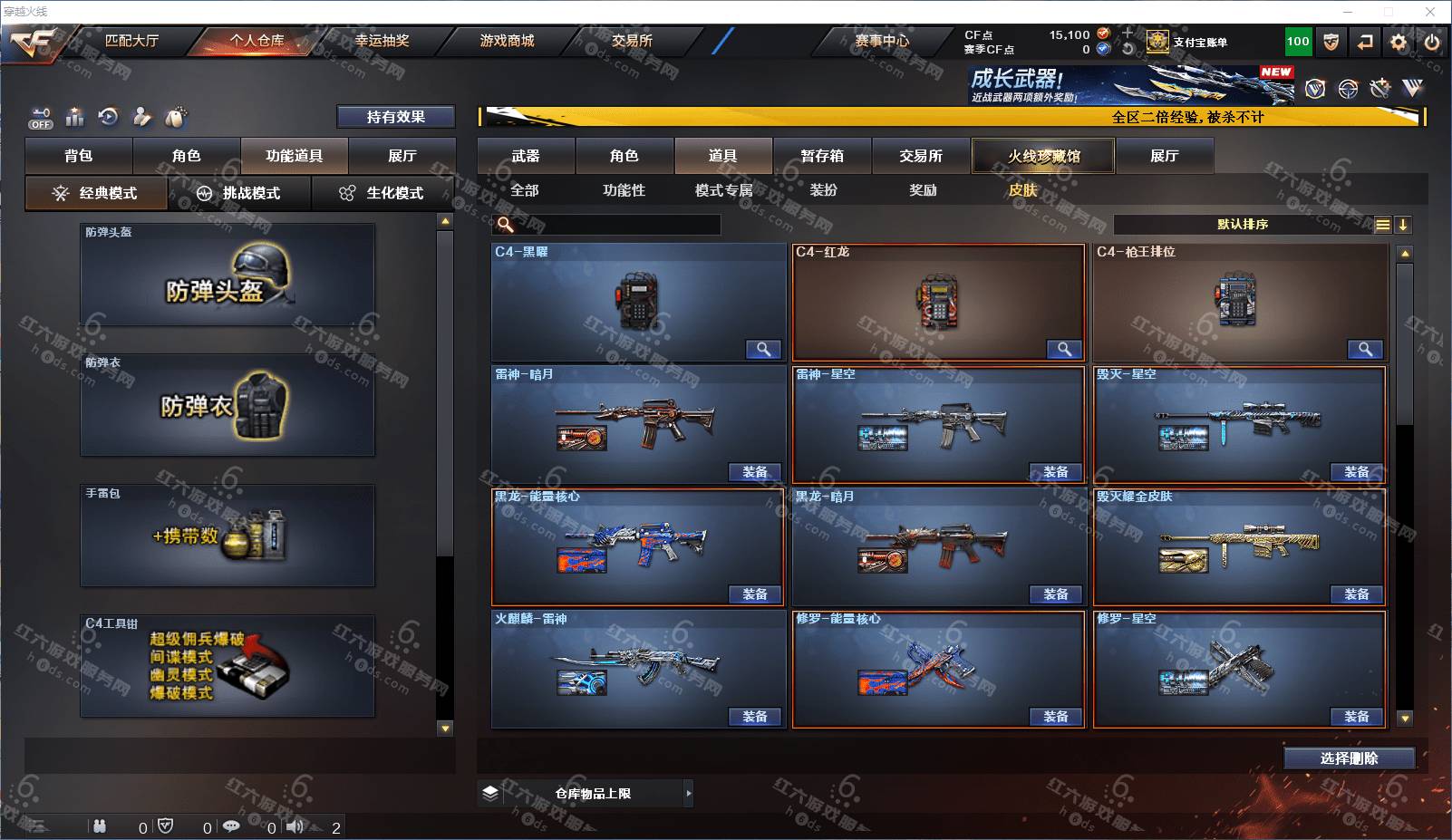Image resolution: width=1452 pixels, height=840 pixels.
Task: Open the 匹配大厅 lobby tab
Action: pyautogui.click(x=131, y=41)
